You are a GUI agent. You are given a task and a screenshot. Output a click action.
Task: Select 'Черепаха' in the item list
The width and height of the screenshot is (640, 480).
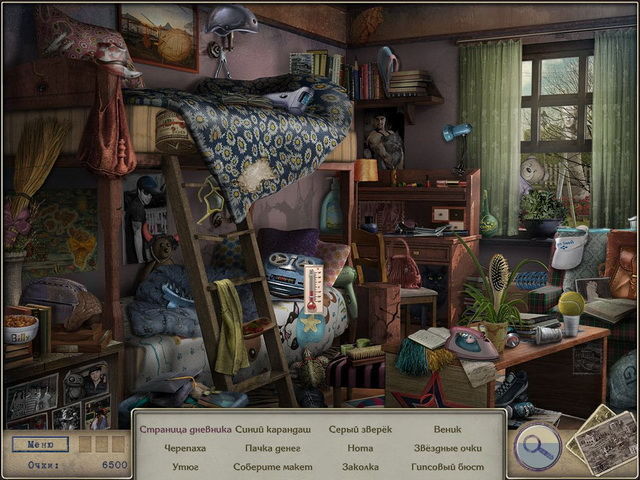[186, 448]
